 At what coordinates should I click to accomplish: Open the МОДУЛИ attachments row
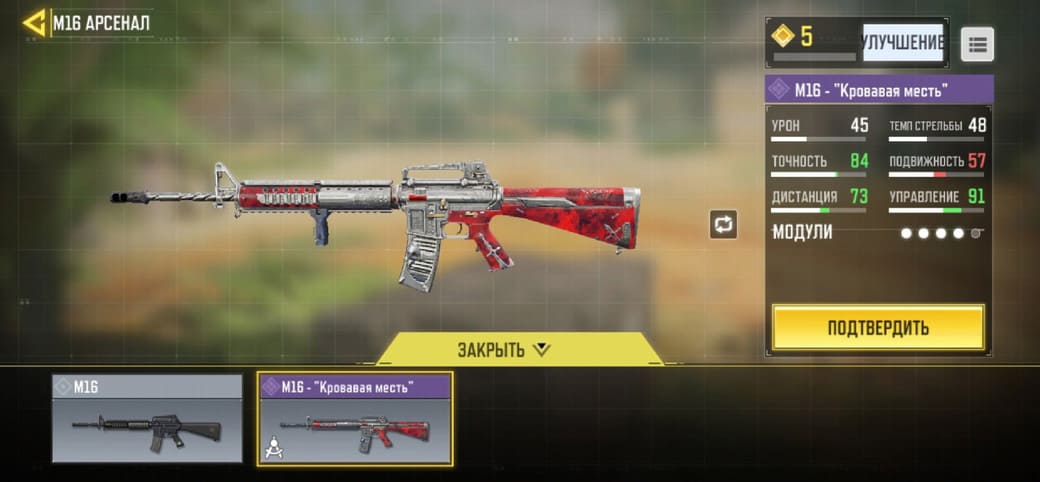pos(878,232)
